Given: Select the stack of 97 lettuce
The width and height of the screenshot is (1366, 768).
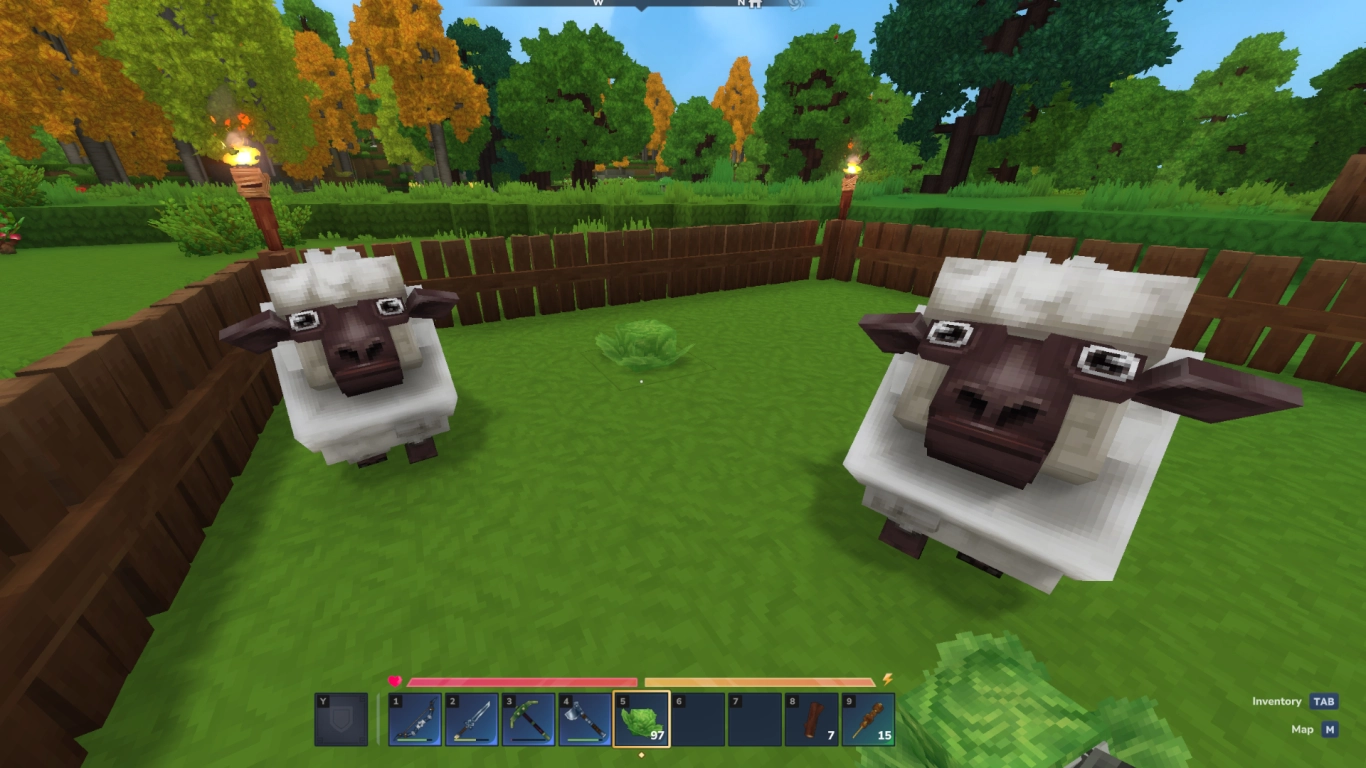Looking at the screenshot, I should (x=640, y=722).
